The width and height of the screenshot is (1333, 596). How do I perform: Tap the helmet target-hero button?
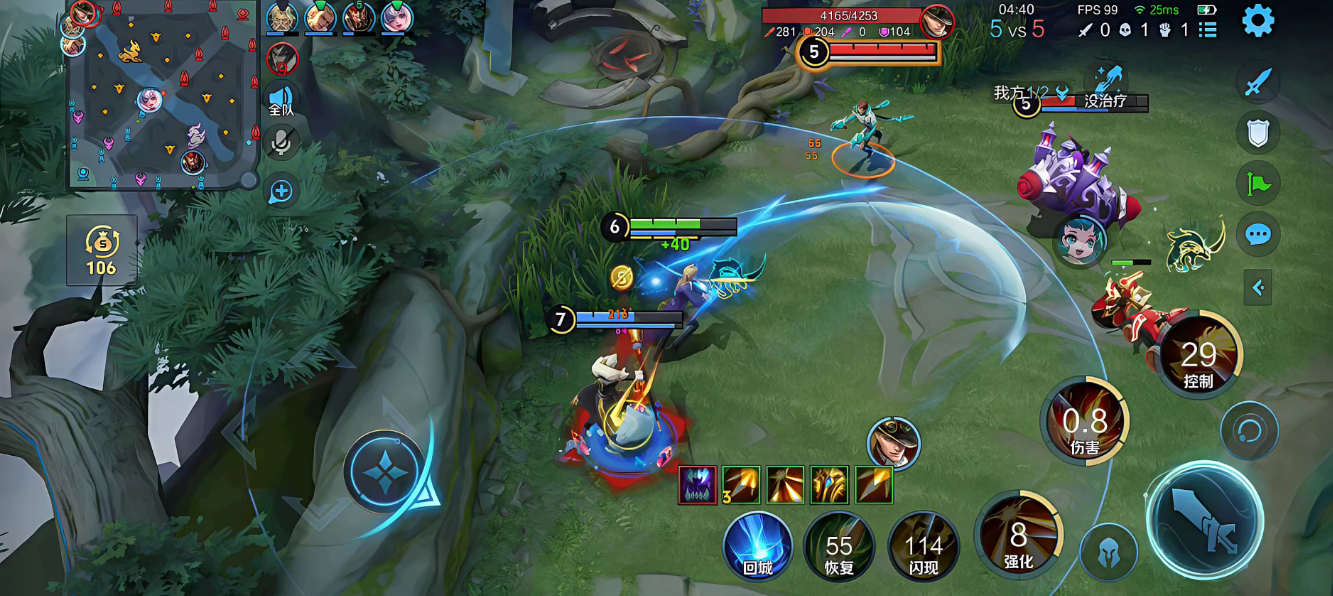tap(1108, 552)
